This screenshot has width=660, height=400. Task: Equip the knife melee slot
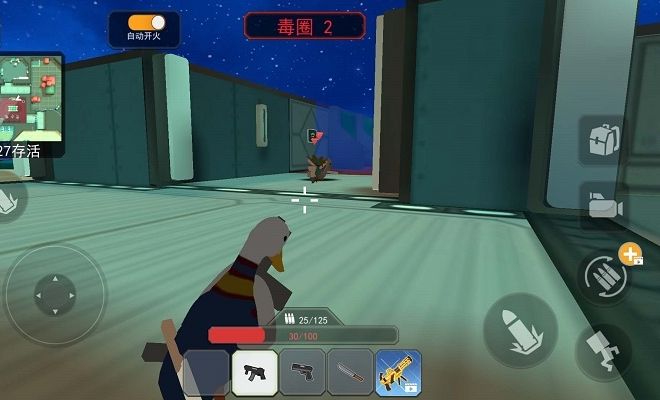coord(350,373)
